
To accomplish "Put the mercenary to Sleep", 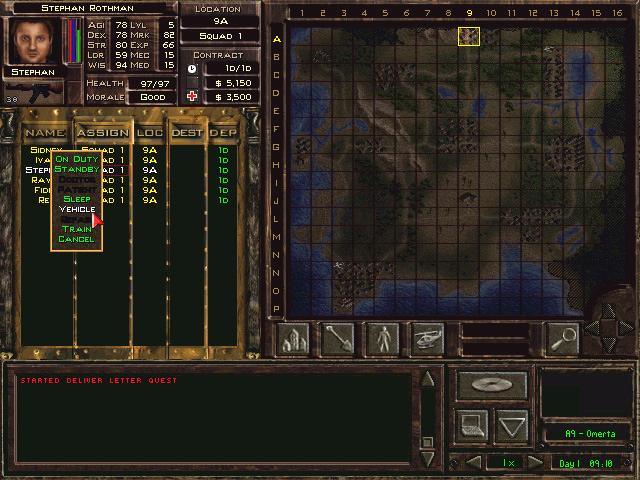I will (76, 199).
